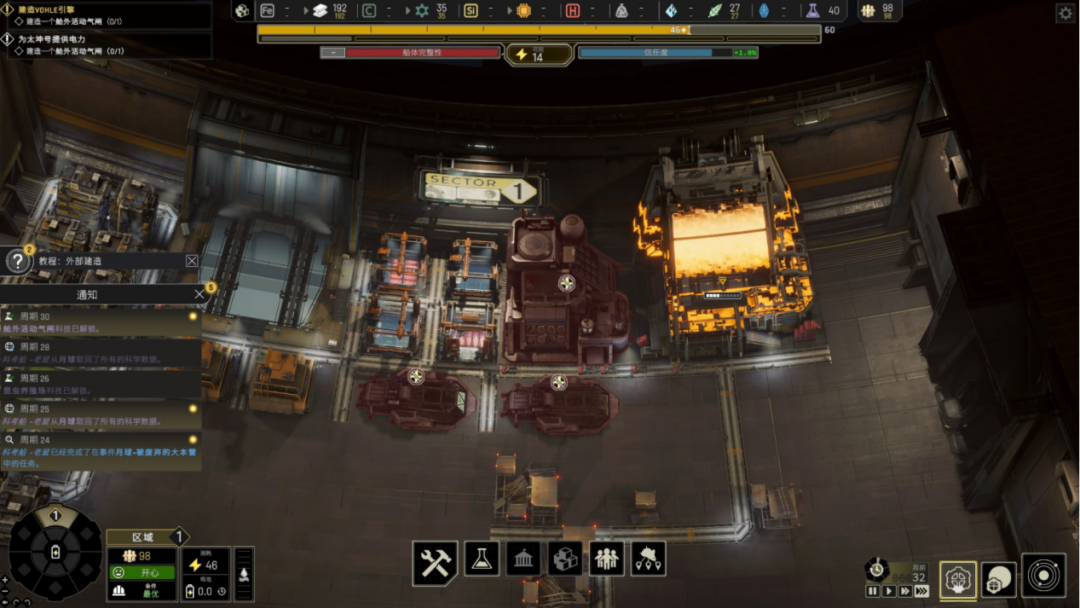This screenshot has height=608, width=1080.
Task: Open the cycle 30 airlock tech notification
Action: tap(100, 324)
